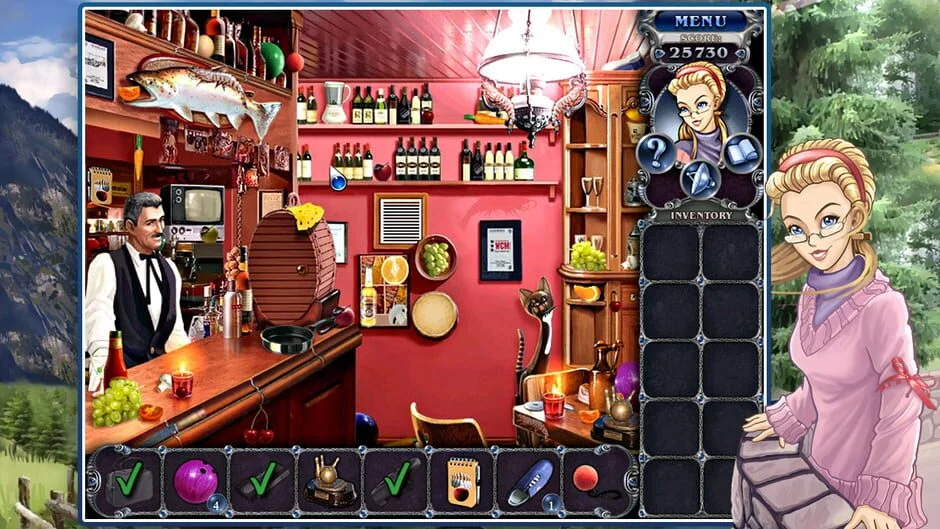
Task: Click the question mark hint button
Action: point(656,153)
